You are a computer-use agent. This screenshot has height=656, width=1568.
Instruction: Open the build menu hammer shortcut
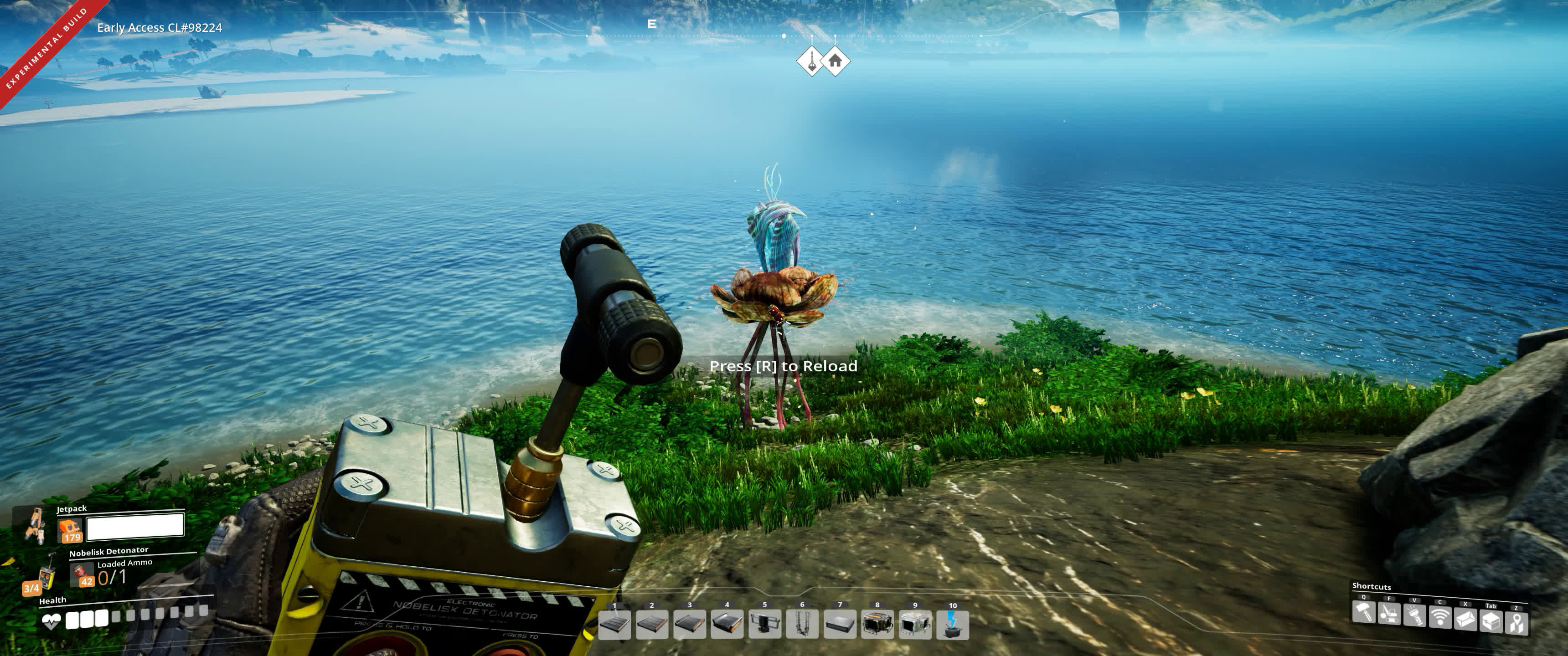pos(1364,611)
